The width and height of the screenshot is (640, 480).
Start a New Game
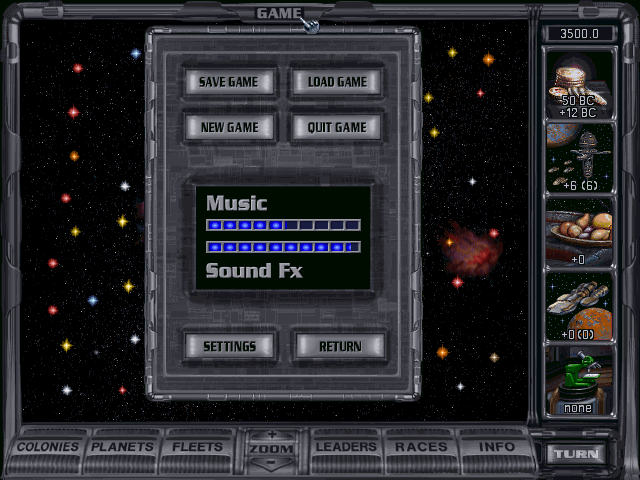(x=228, y=127)
